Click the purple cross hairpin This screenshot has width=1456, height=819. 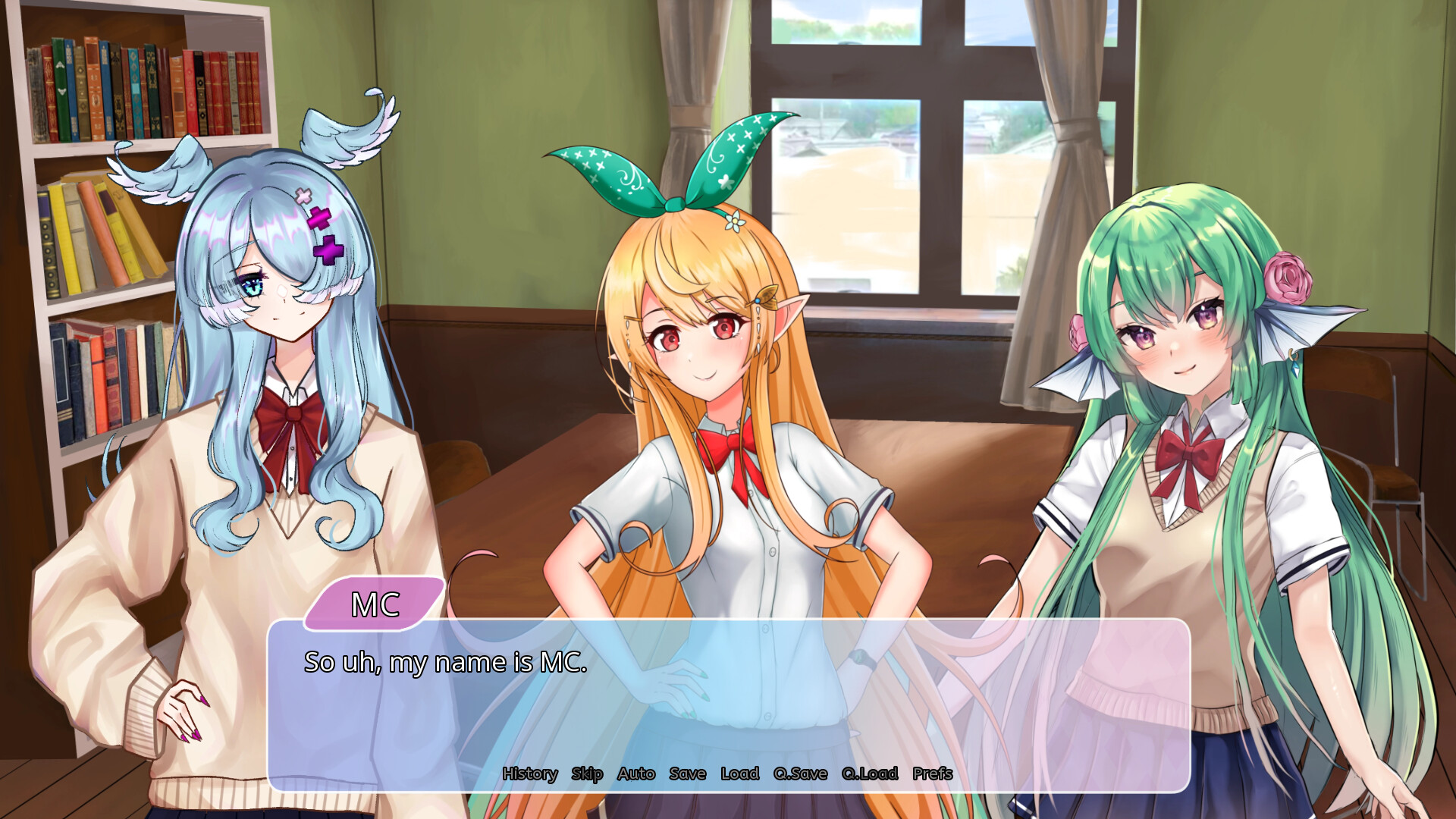coord(326,243)
